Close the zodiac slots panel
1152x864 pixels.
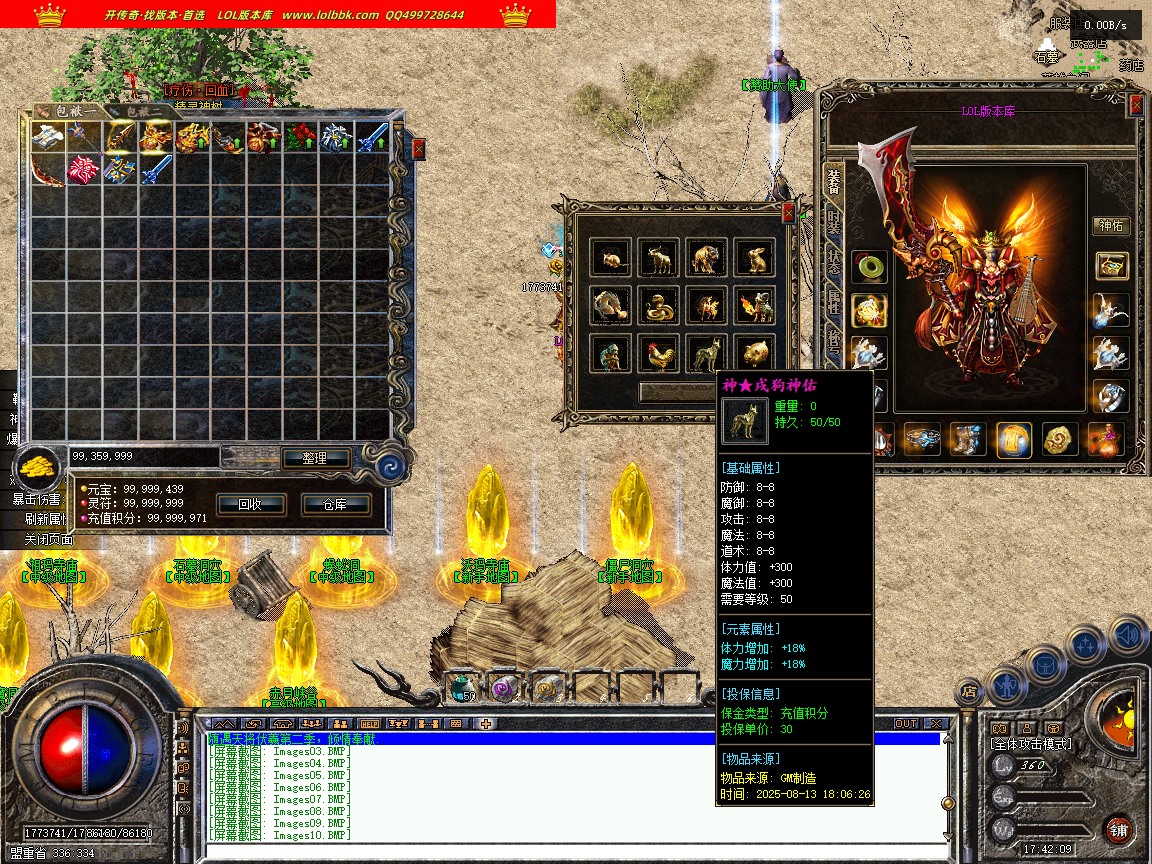coord(788,212)
